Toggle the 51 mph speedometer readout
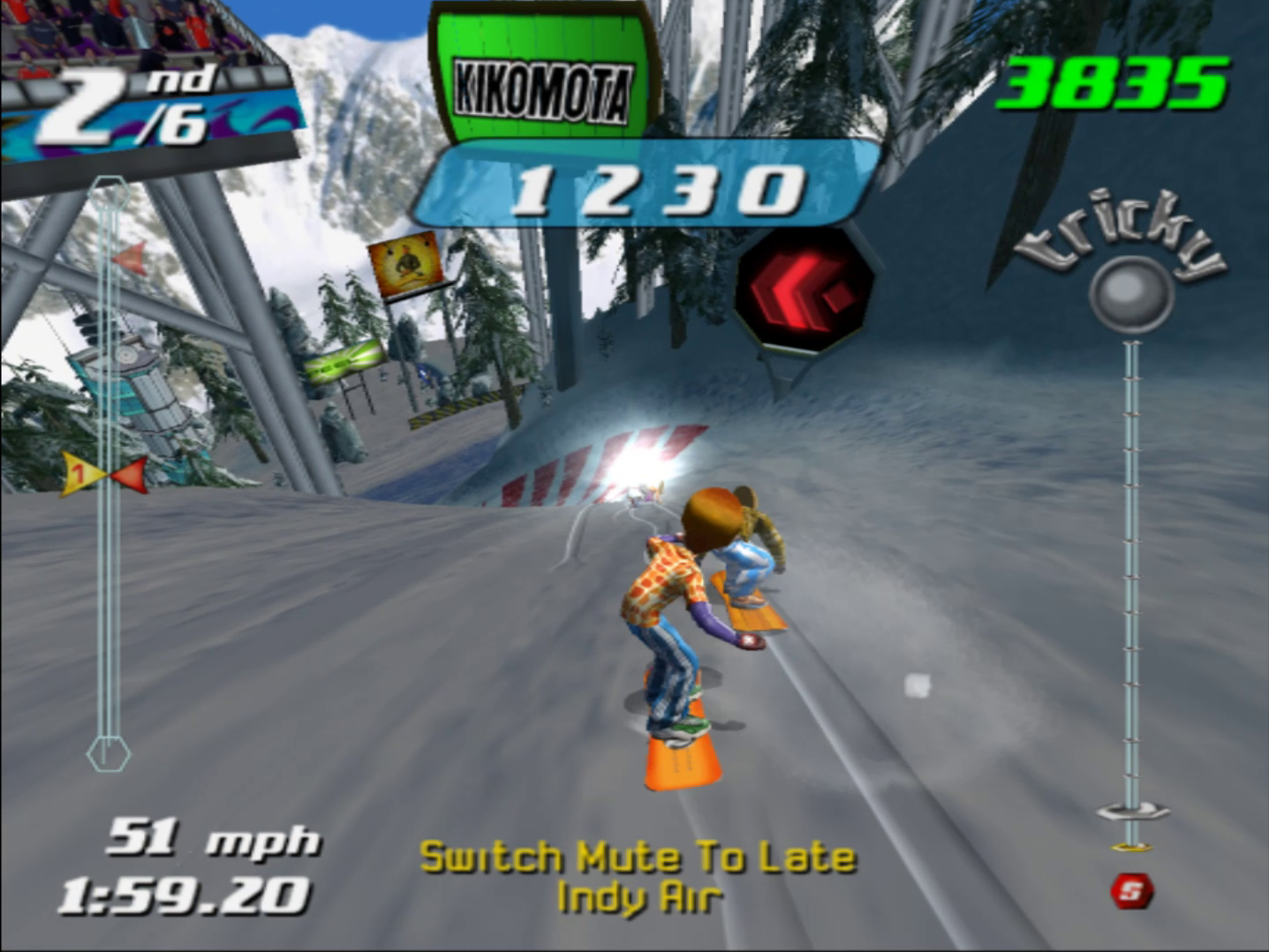Screen dimensions: 1269x952 214,841
